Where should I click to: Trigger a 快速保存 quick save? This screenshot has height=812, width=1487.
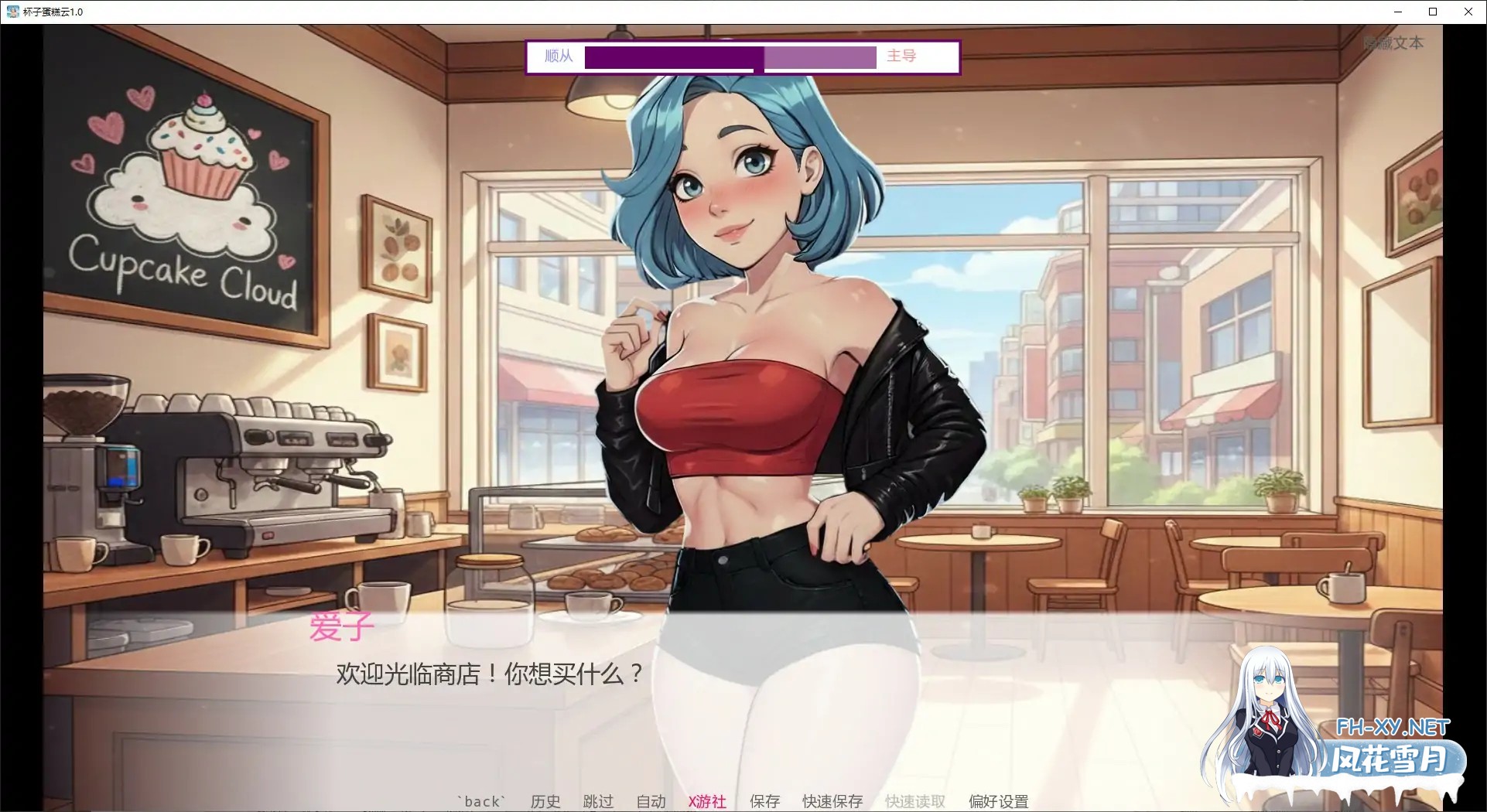[x=830, y=801]
